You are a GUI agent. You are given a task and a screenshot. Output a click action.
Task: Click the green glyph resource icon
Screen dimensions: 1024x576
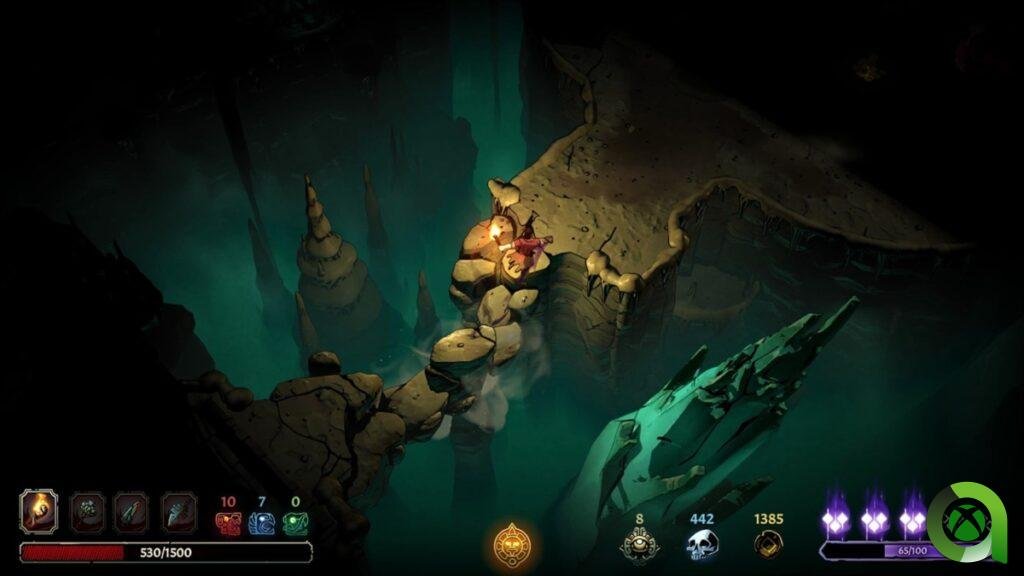pyautogui.click(x=294, y=523)
